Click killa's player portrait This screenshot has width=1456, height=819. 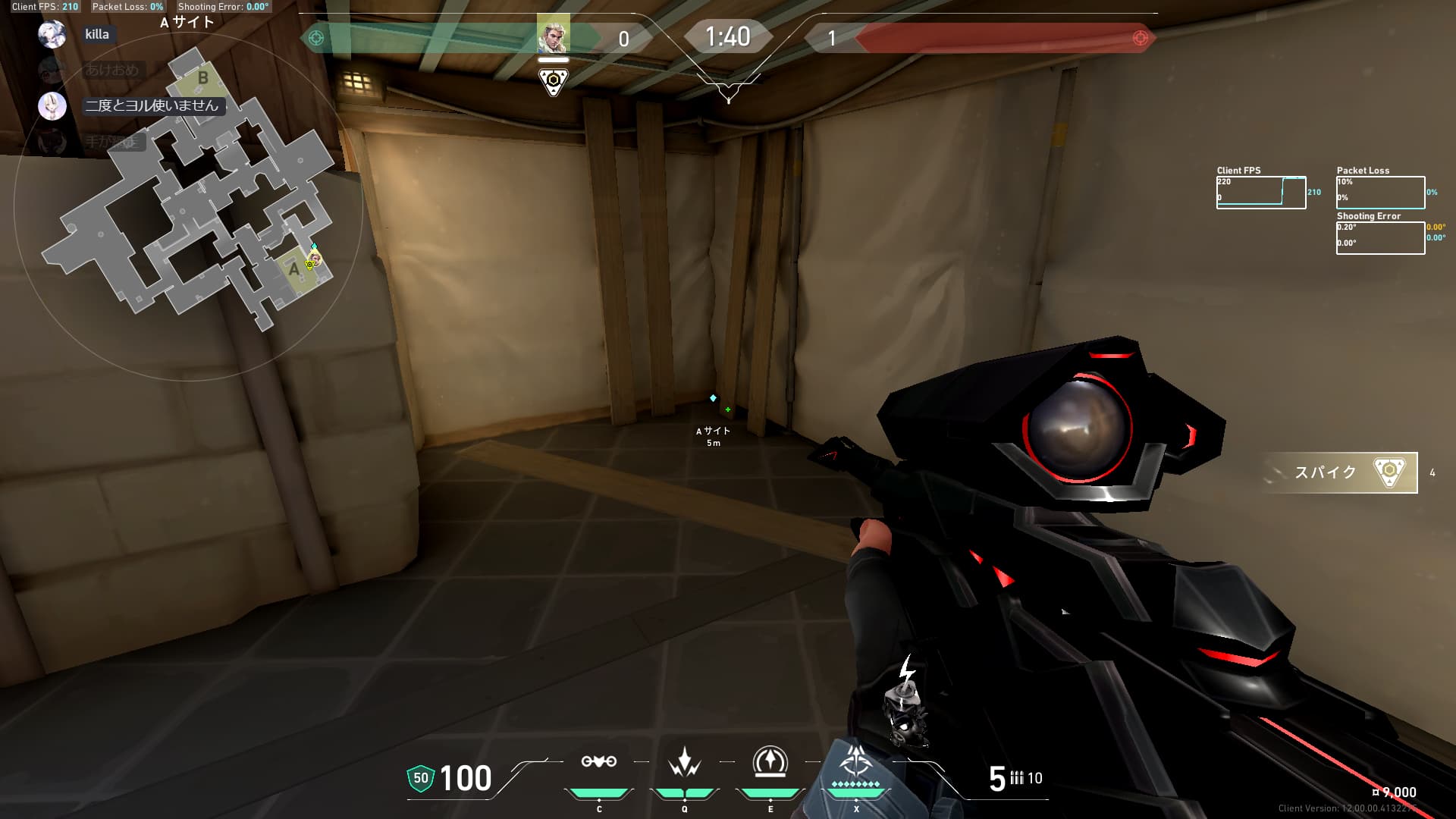[52, 34]
